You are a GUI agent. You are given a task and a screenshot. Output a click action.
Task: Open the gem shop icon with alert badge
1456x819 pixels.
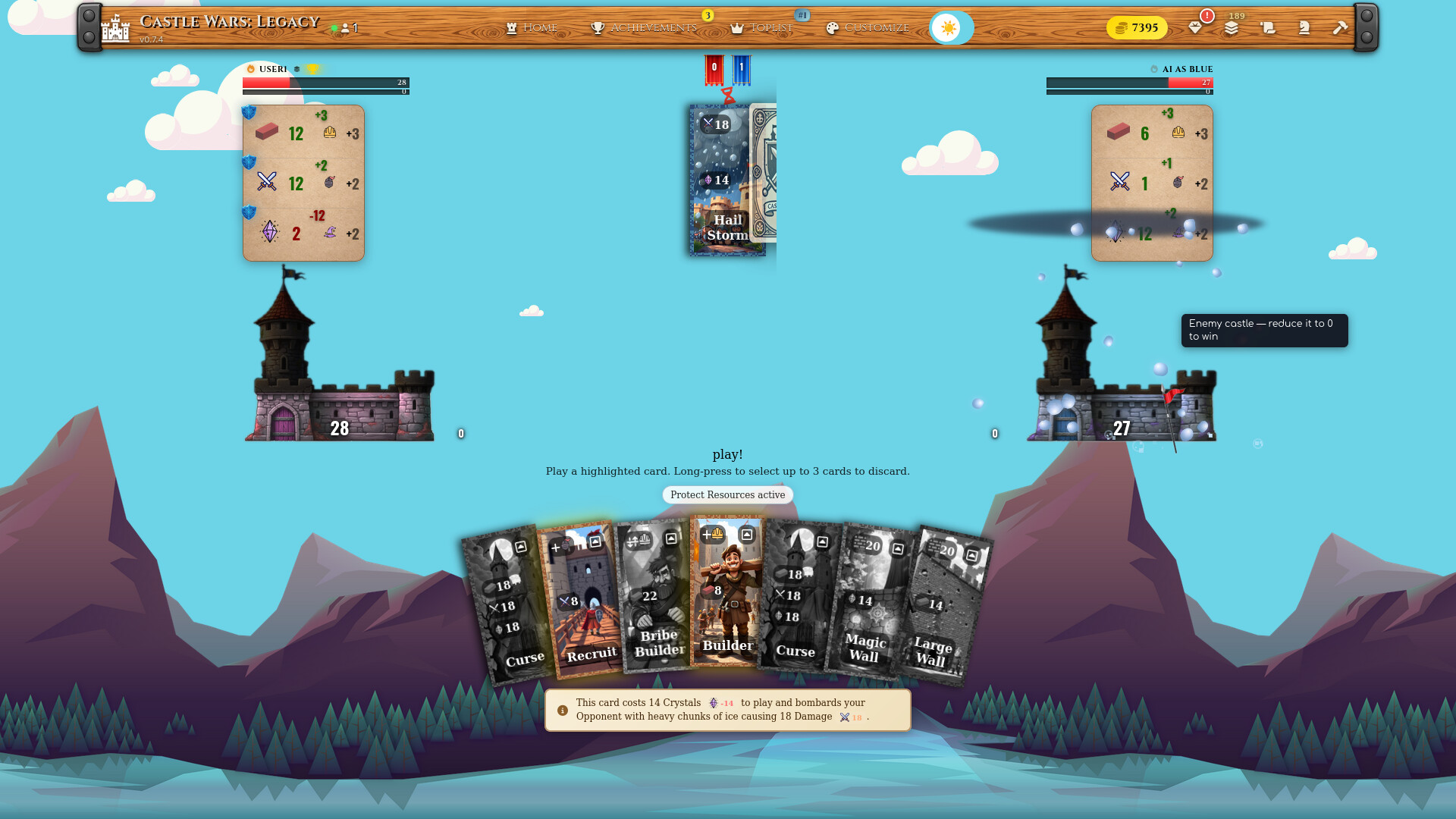tap(1197, 28)
